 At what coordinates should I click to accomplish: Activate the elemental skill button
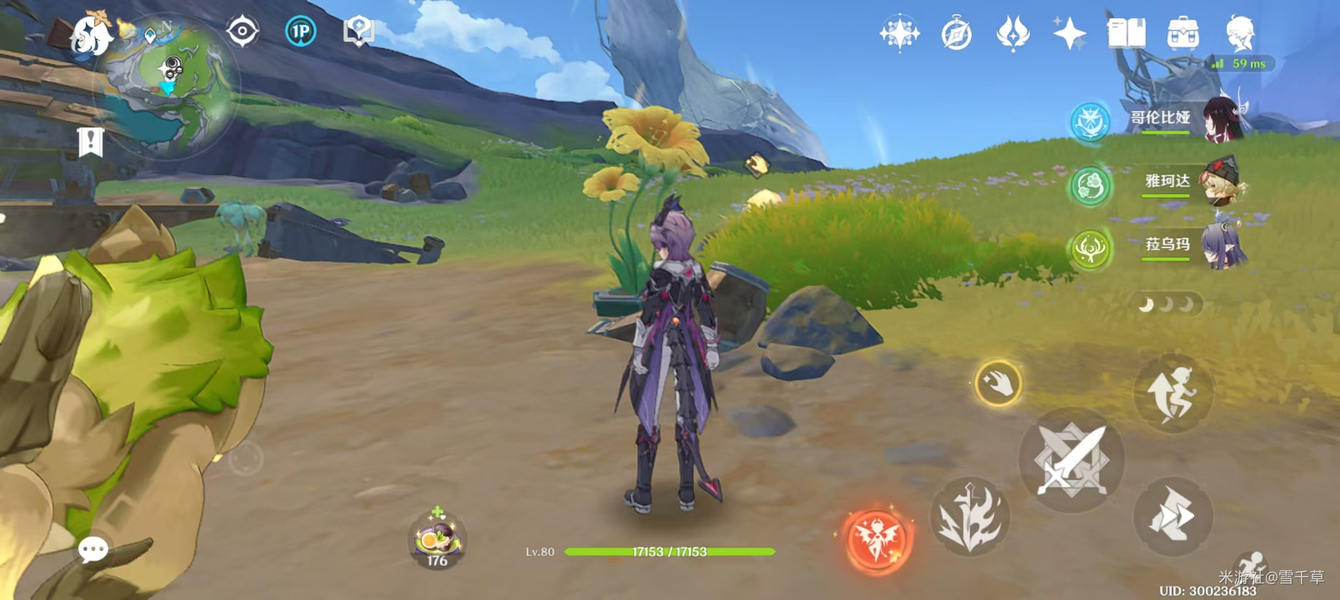click(969, 517)
